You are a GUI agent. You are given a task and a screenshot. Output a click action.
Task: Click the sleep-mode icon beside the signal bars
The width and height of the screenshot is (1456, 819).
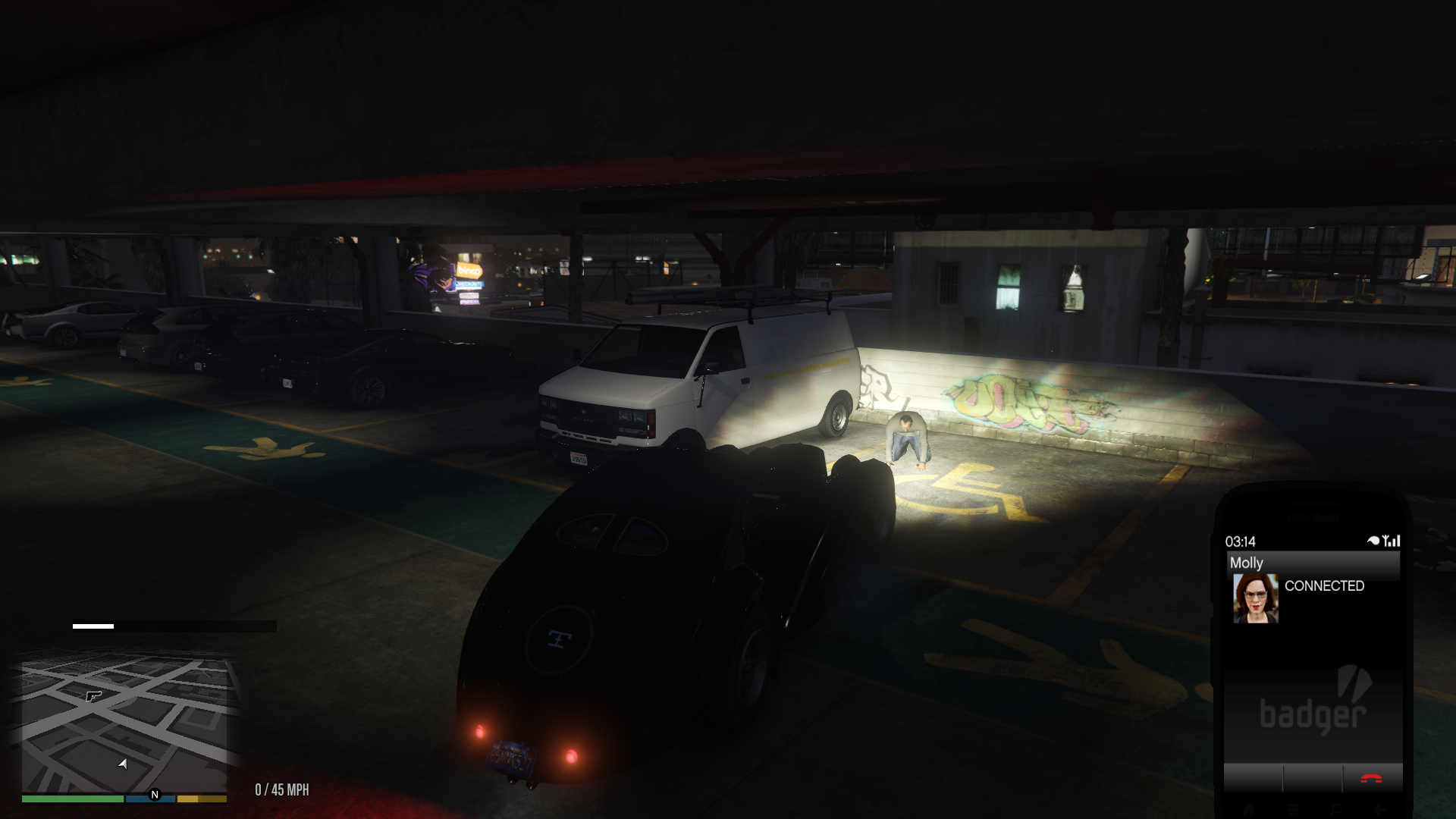click(x=1373, y=540)
